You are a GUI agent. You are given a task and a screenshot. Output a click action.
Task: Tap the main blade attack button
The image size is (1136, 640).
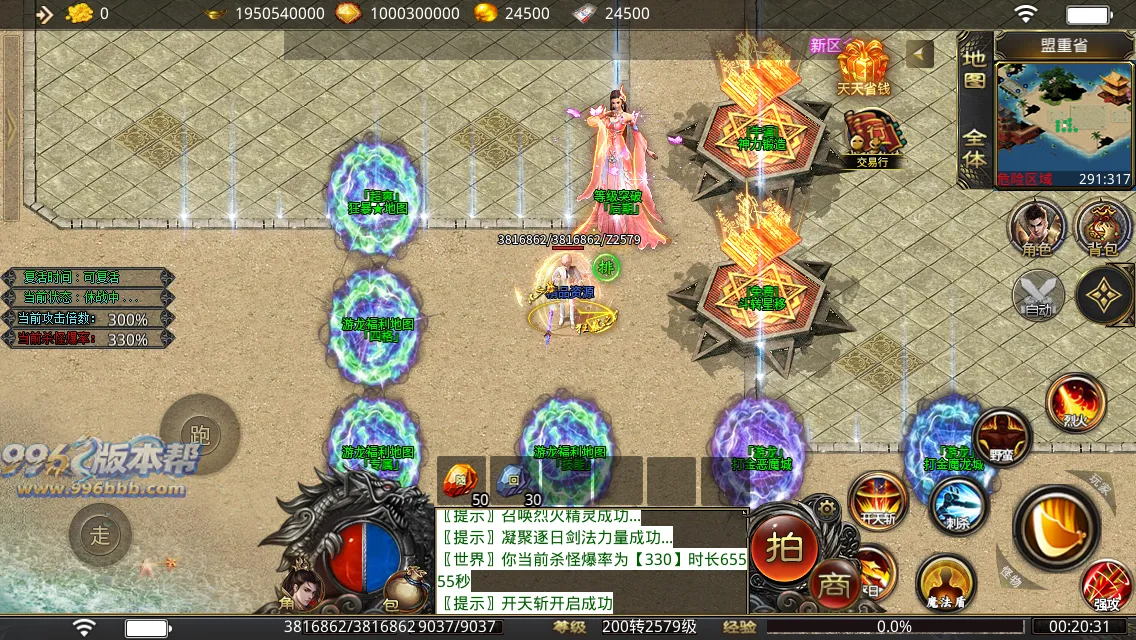tap(1056, 524)
